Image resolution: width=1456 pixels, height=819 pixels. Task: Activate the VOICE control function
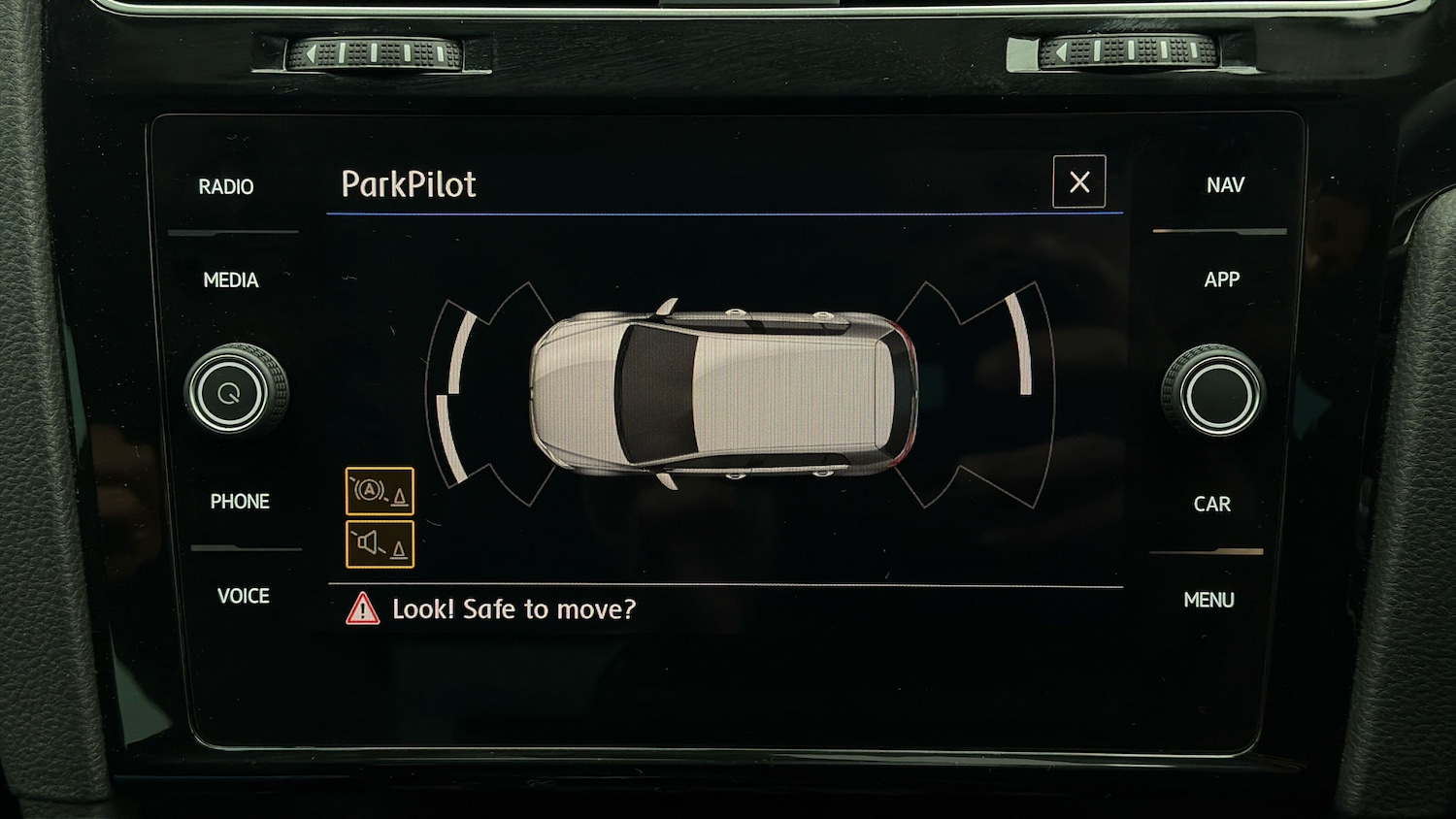244,596
